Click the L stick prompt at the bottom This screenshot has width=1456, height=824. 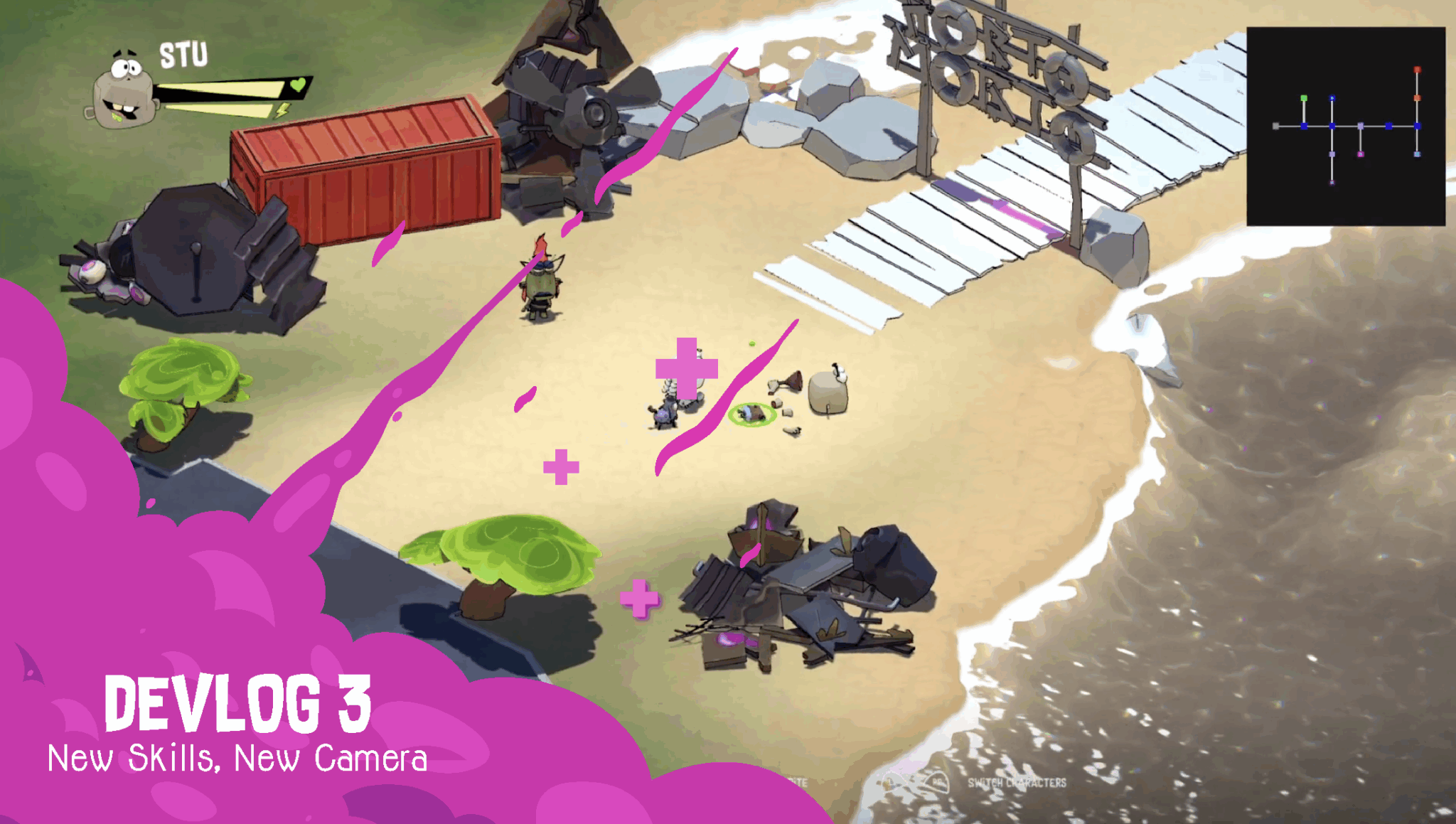(x=889, y=782)
